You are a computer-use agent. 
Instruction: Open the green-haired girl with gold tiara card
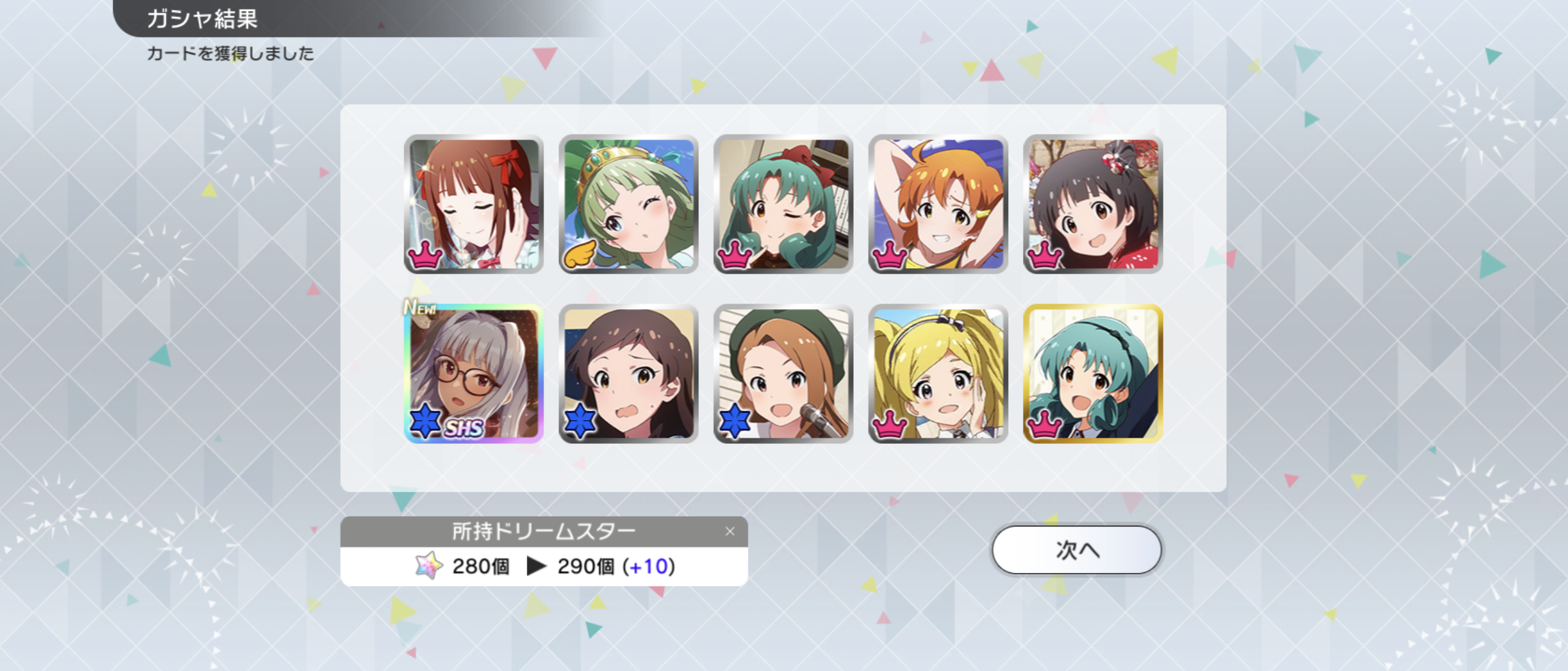(628, 204)
